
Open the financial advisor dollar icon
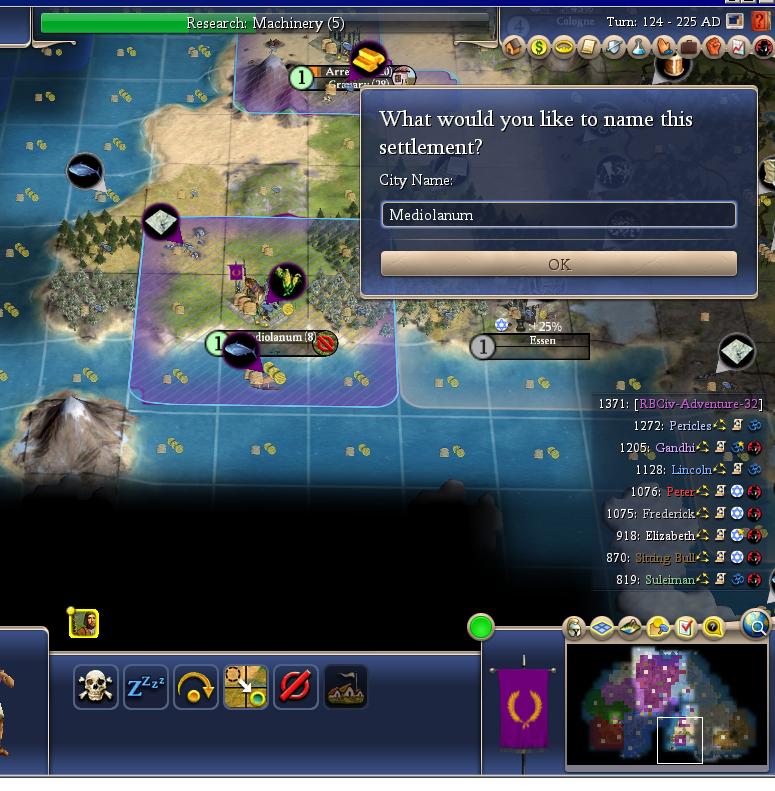coord(539,47)
